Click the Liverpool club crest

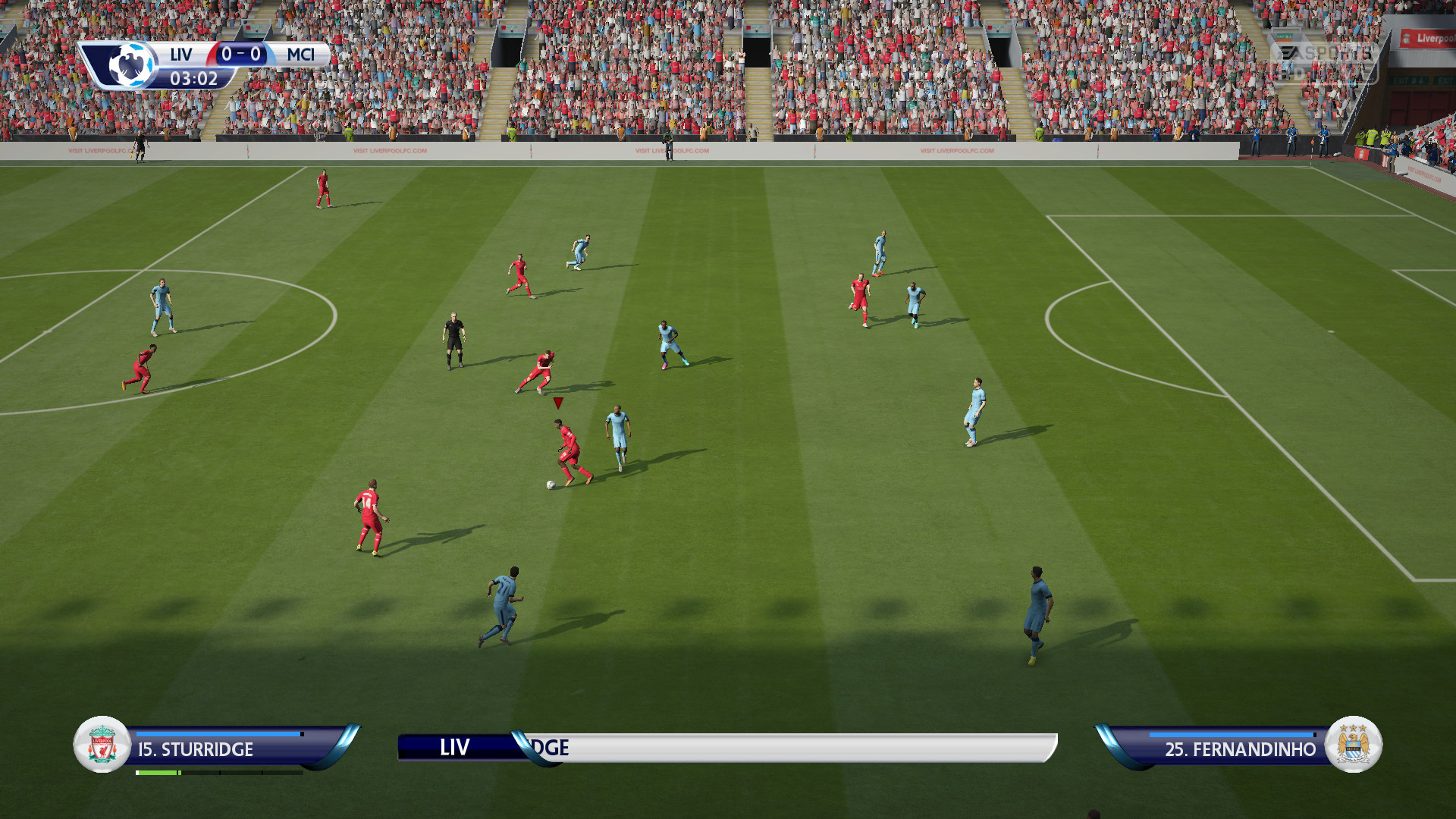click(102, 745)
